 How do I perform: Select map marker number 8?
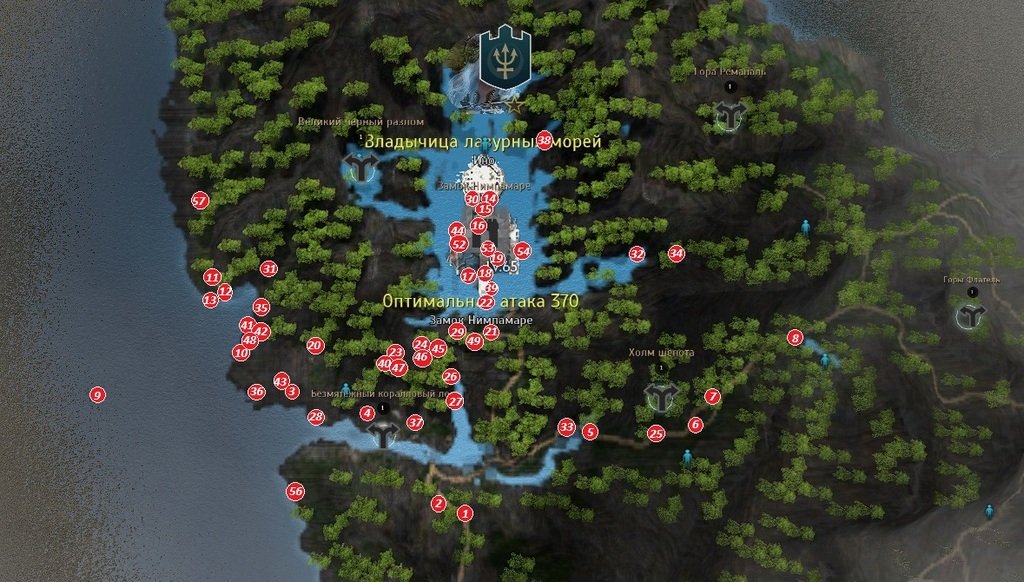[796, 338]
